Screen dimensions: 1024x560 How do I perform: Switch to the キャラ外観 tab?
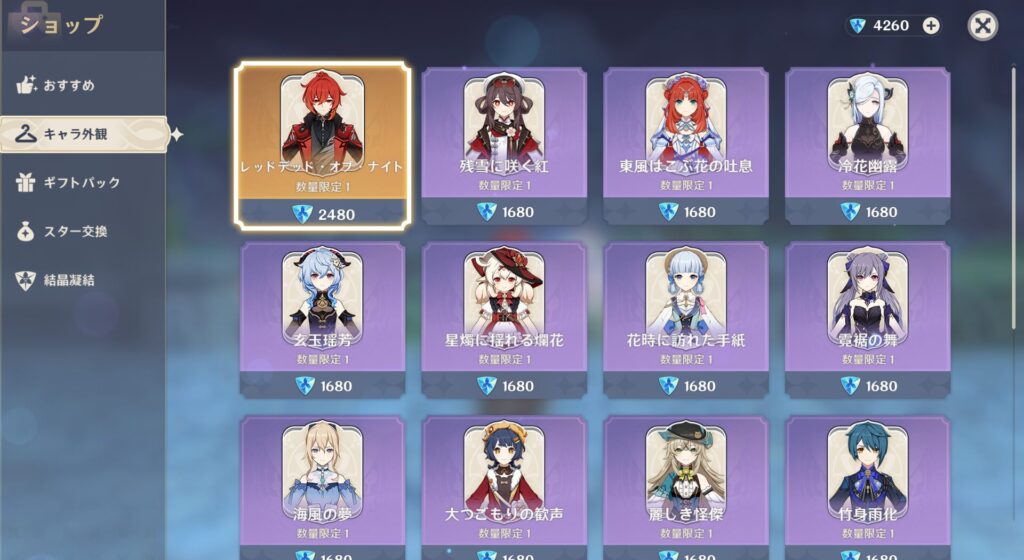point(75,134)
